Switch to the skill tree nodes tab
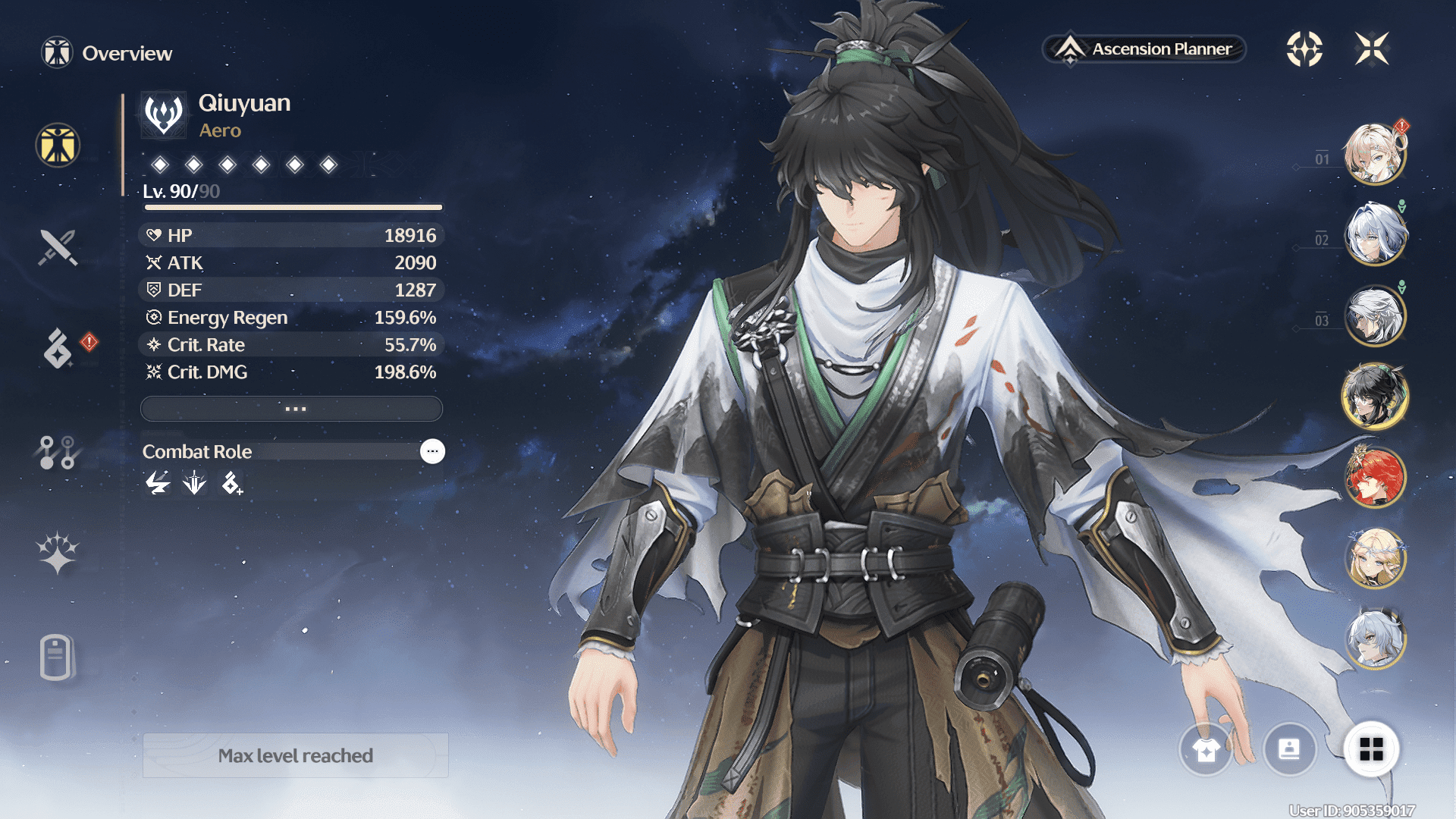This screenshot has width=1456, height=819. (x=58, y=452)
